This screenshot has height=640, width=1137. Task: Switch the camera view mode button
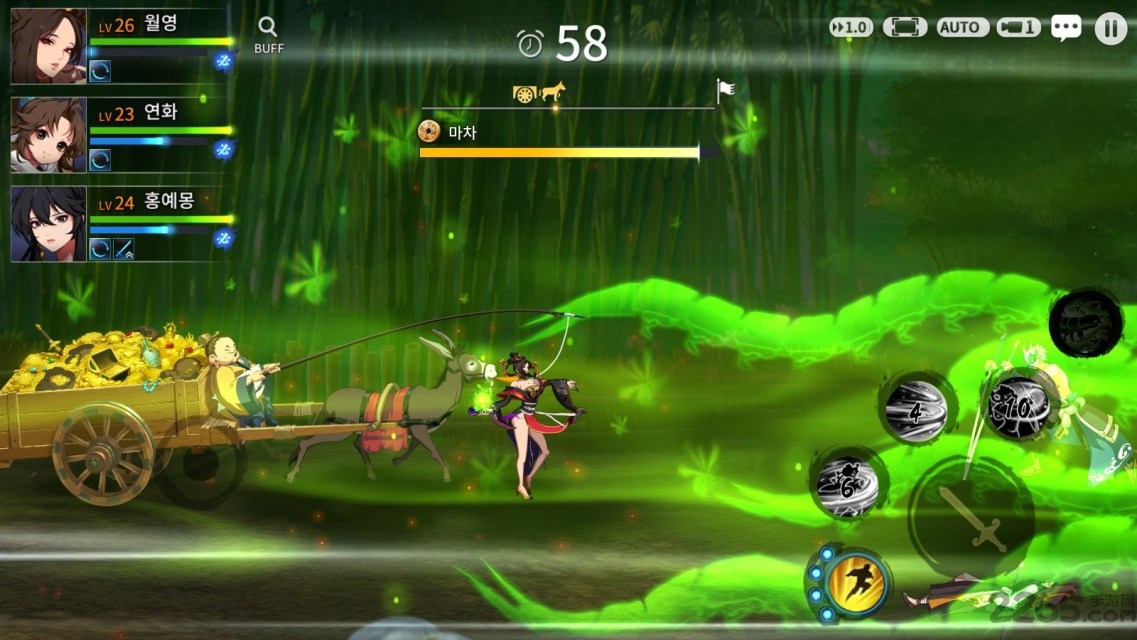(x=1018, y=28)
